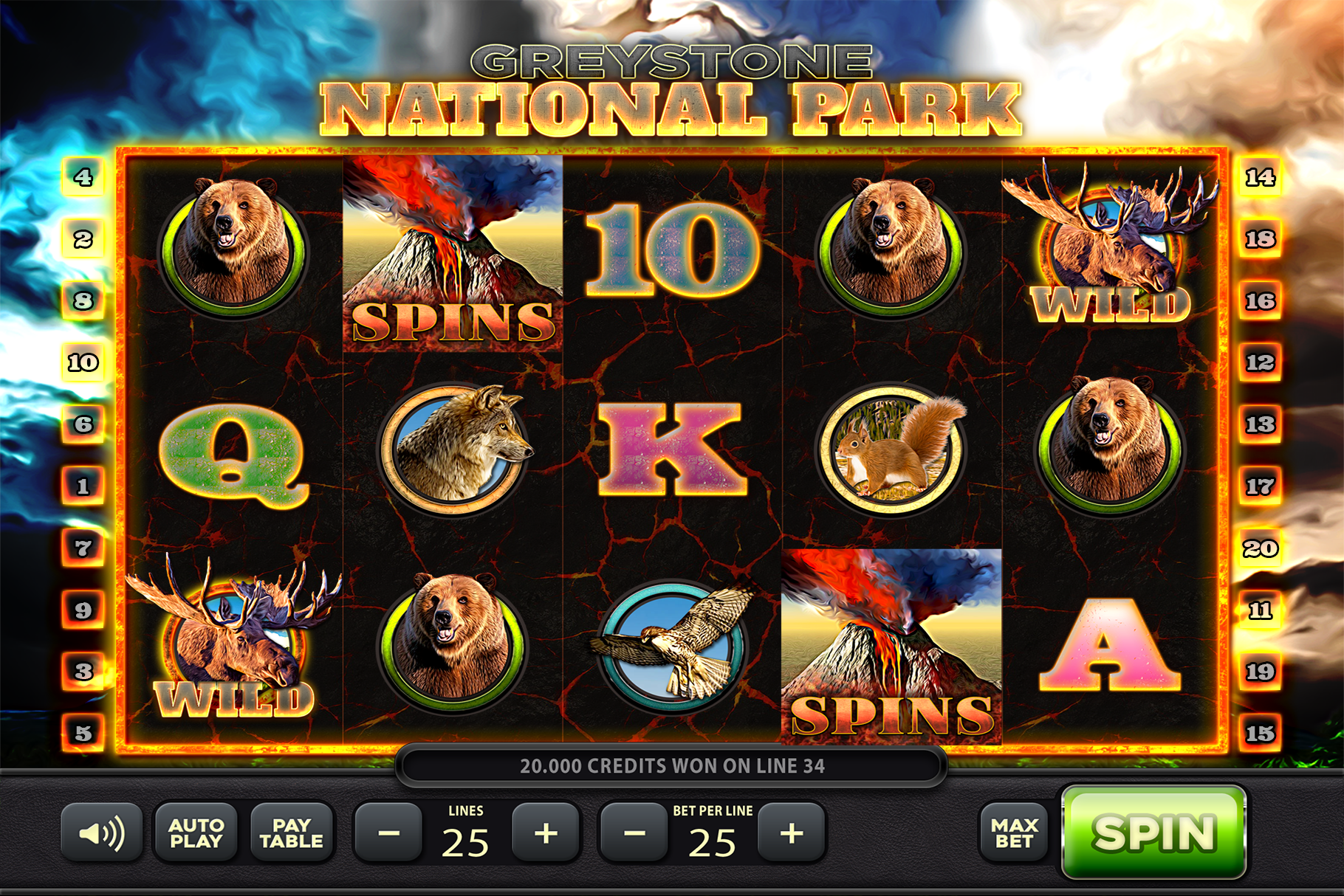
Task: Activate AUTO PLAY mode
Action: pyautogui.click(x=196, y=833)
